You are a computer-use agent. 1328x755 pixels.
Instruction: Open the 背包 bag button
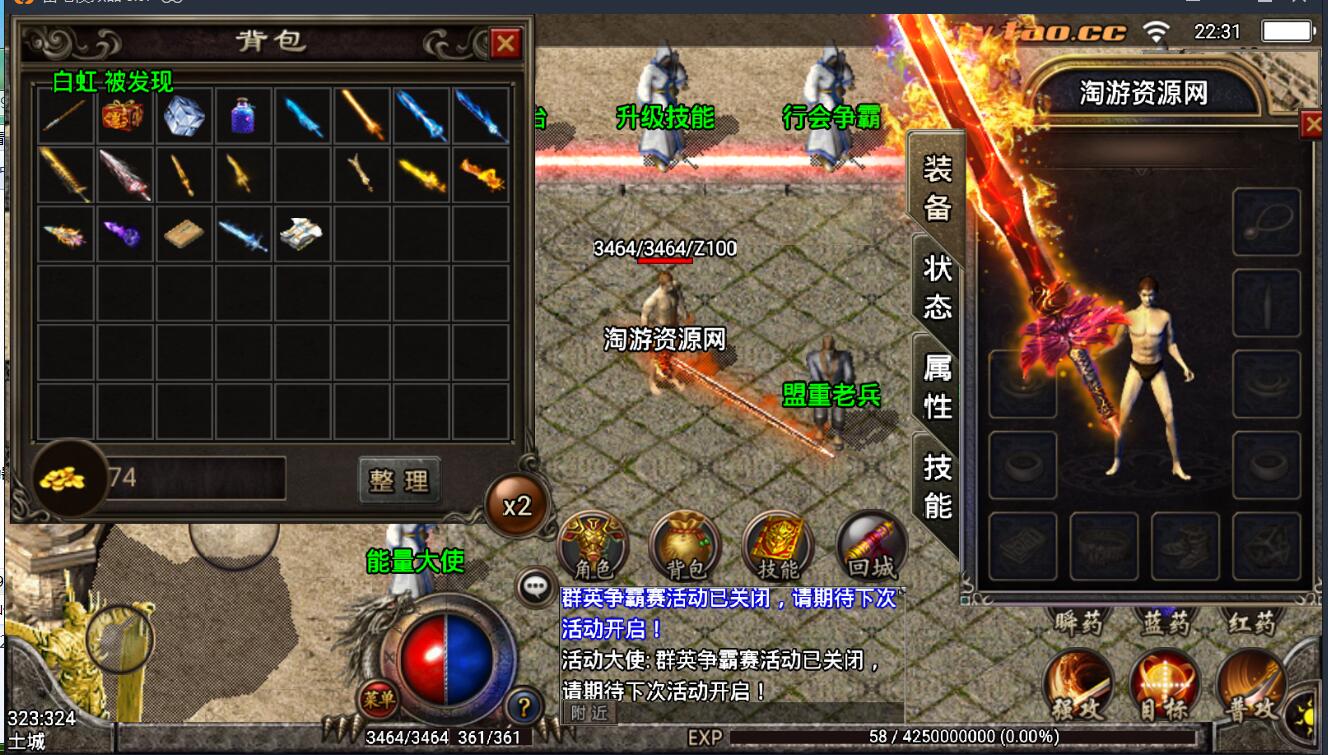click(685, 546)
